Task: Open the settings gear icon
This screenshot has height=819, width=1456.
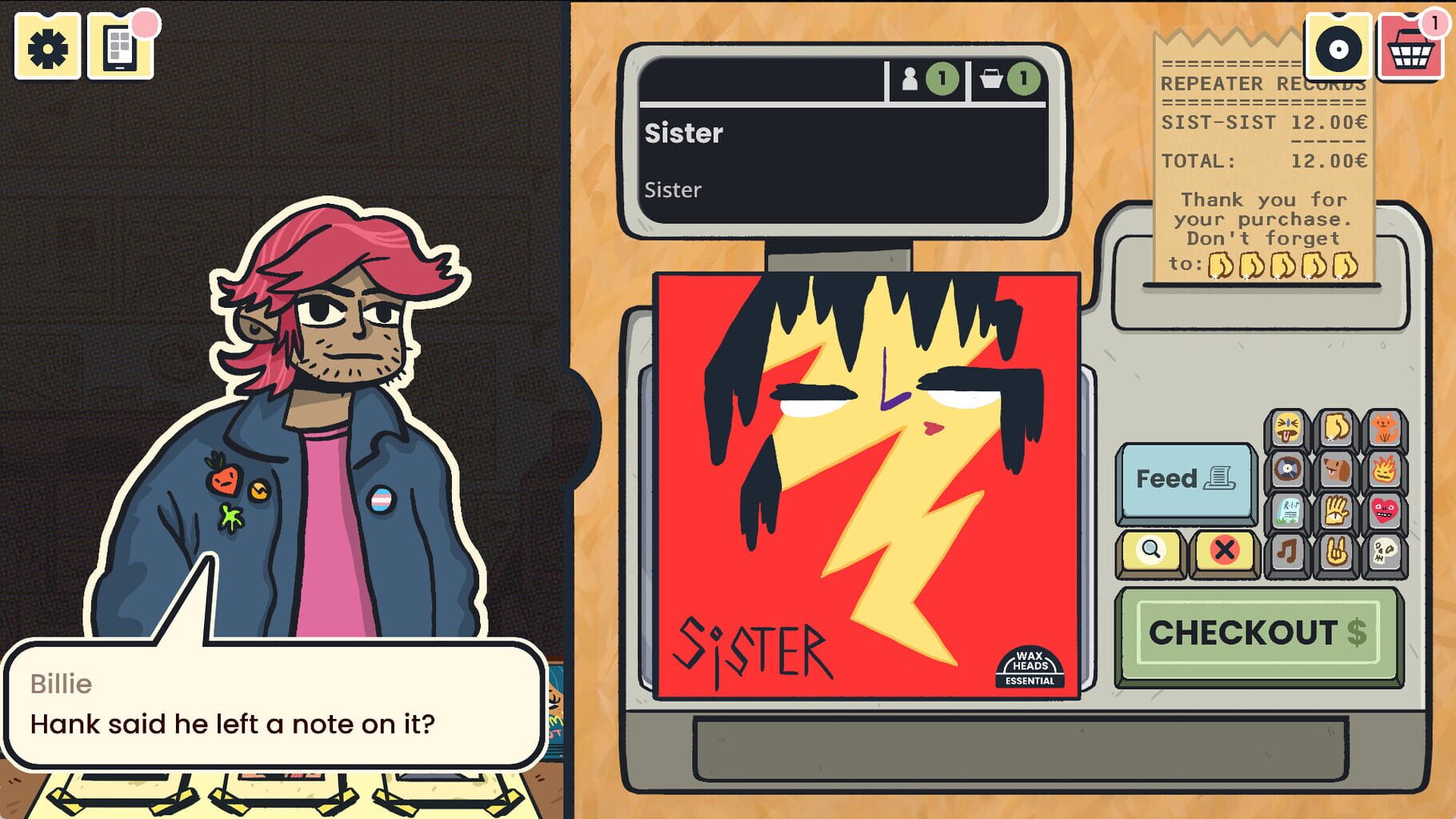Action: coord(46,46)
